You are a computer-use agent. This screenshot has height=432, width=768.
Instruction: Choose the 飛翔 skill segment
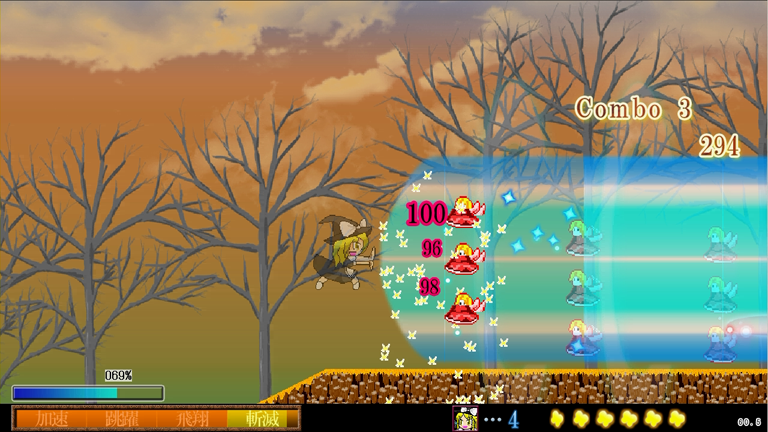(193, 419)
